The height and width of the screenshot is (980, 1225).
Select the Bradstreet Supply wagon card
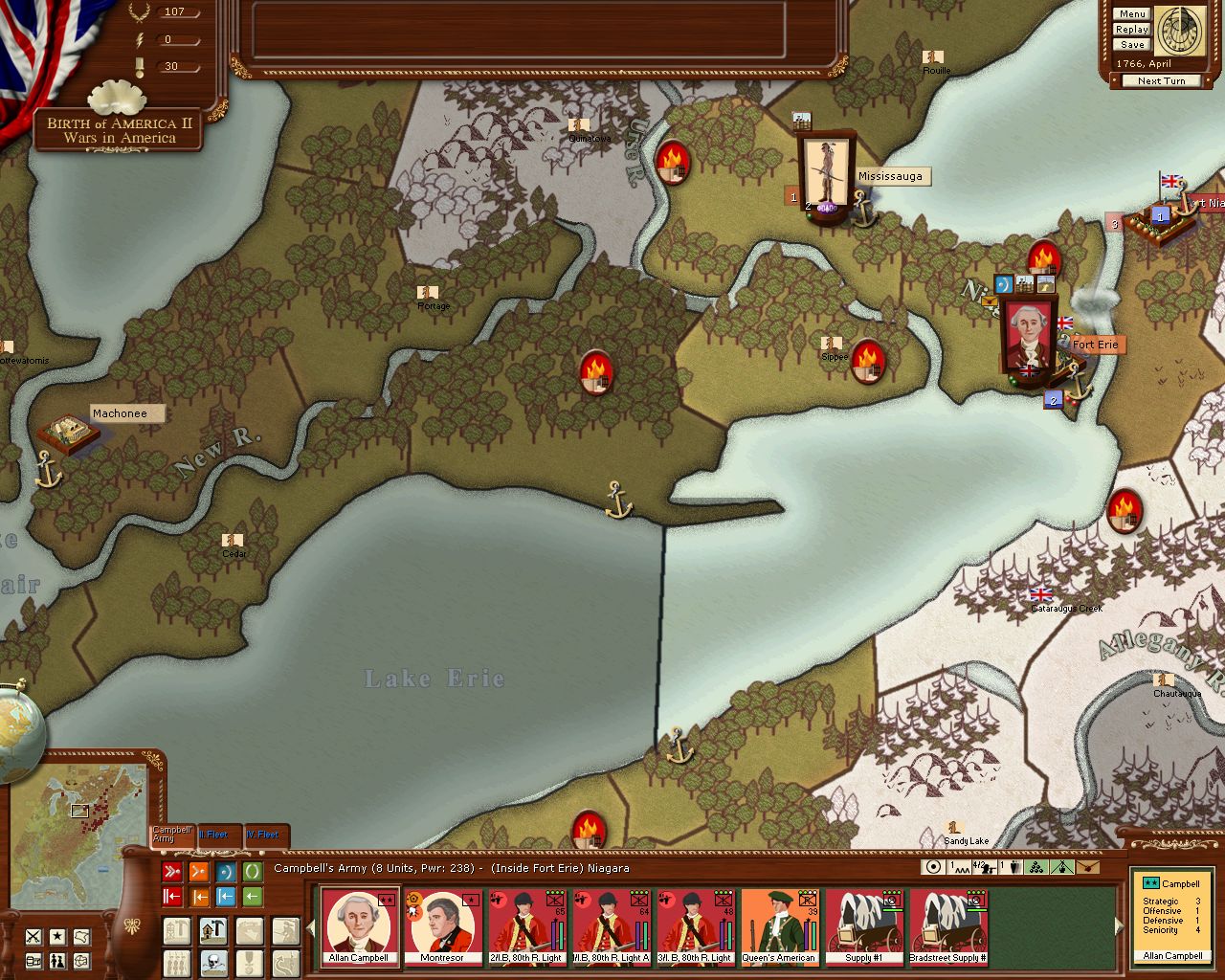[x=947, y=926]
